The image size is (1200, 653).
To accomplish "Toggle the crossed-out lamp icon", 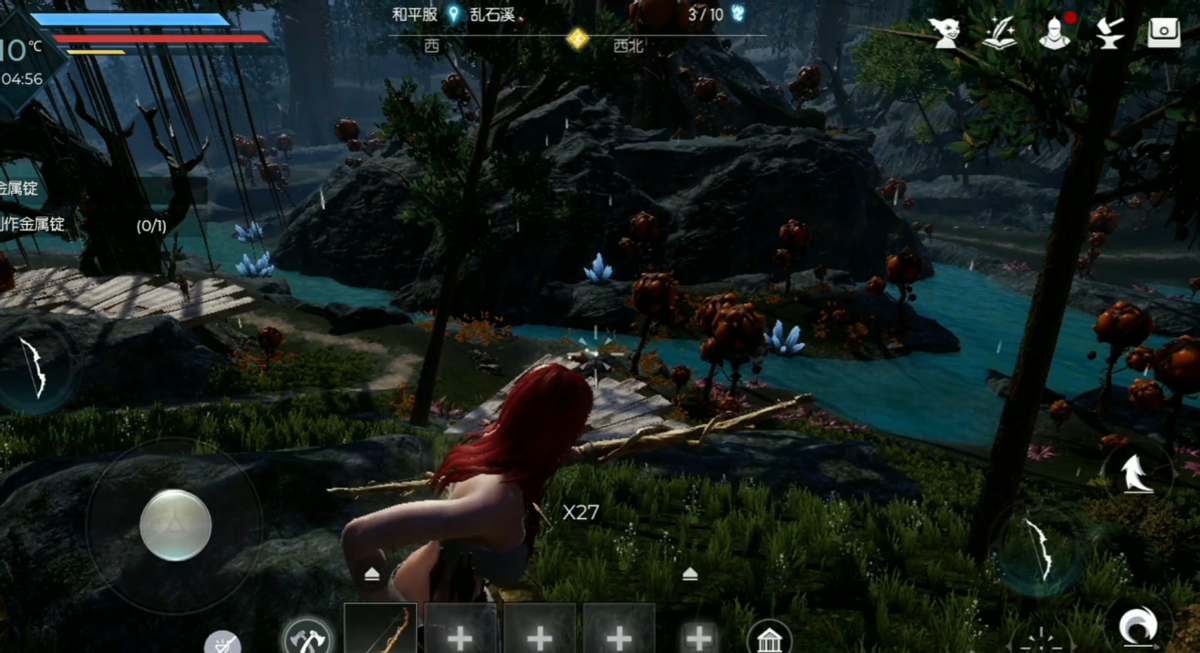I will tap(222, 643).
